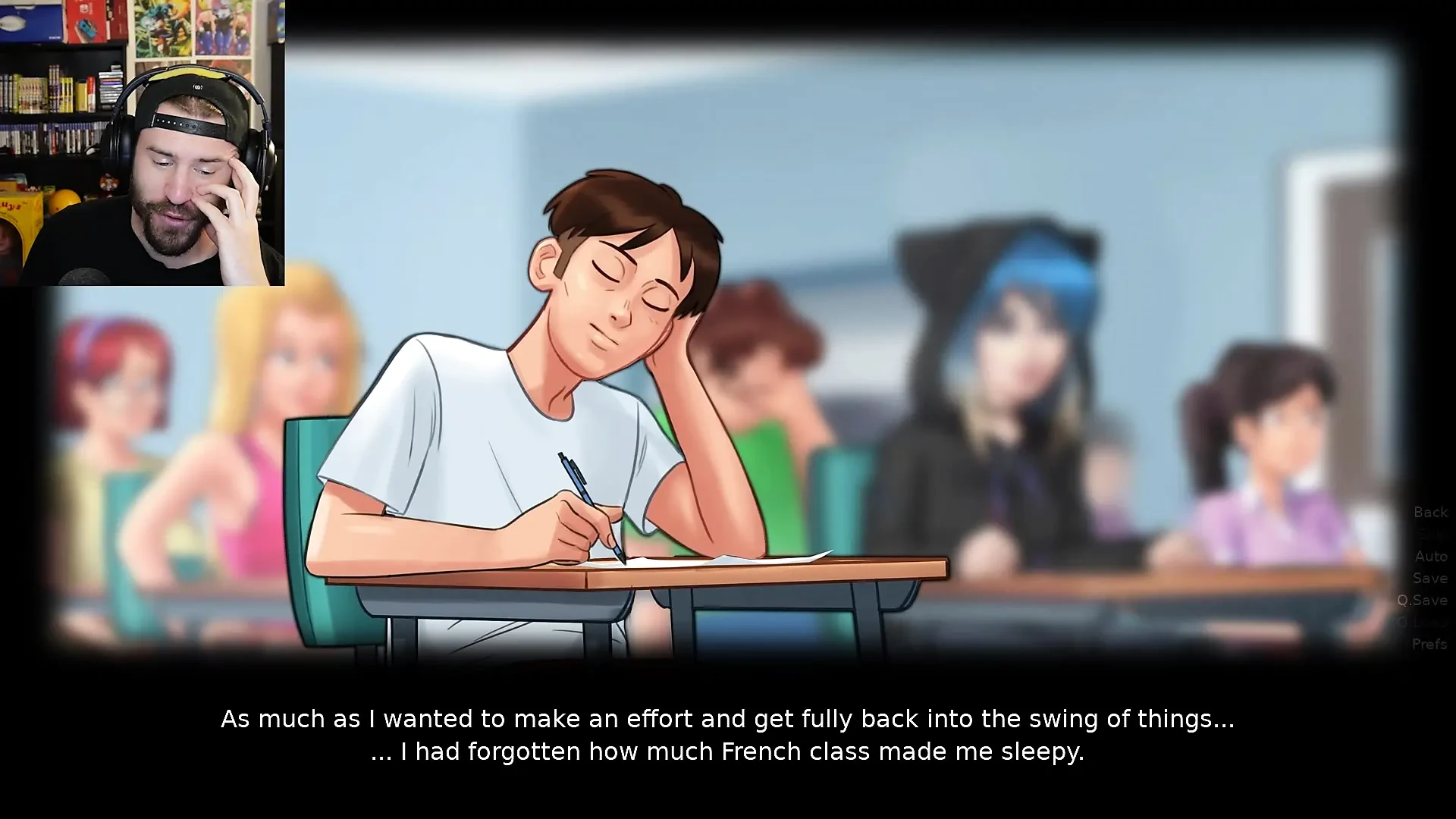The height and width of the screenshot is (819, 1456).
Task: Open the Save menu
Action: pyautogui.click(x=1430, y=579)
